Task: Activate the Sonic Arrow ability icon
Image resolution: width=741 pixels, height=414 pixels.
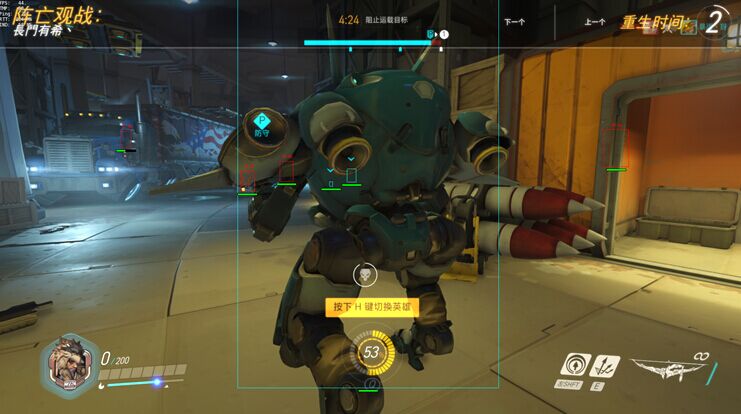Action: (575, 364)
